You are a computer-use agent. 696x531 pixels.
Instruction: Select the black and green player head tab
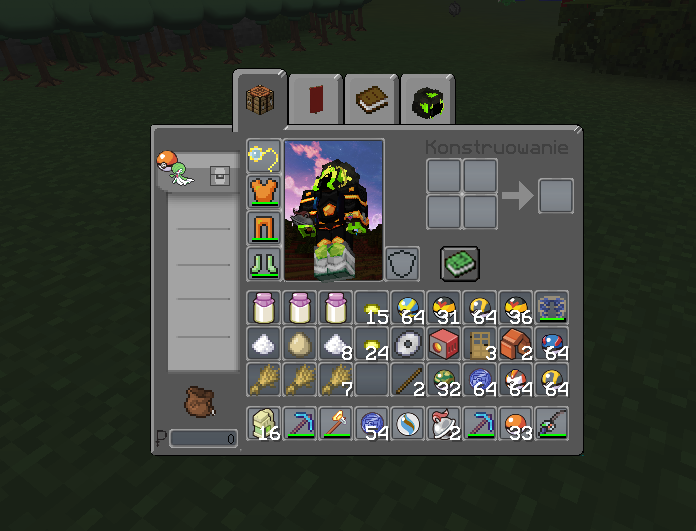coord(427,100)
